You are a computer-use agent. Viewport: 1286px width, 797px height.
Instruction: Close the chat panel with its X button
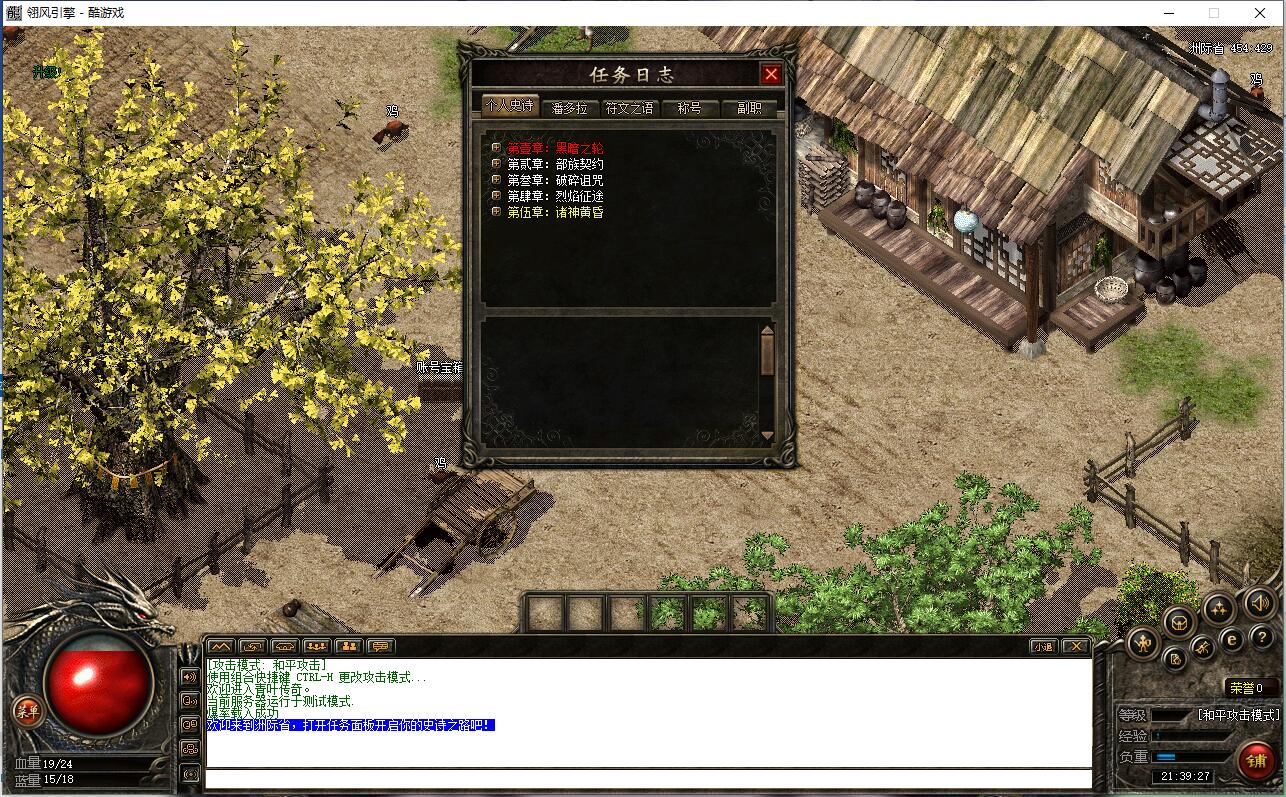[x=1074, y=646]
